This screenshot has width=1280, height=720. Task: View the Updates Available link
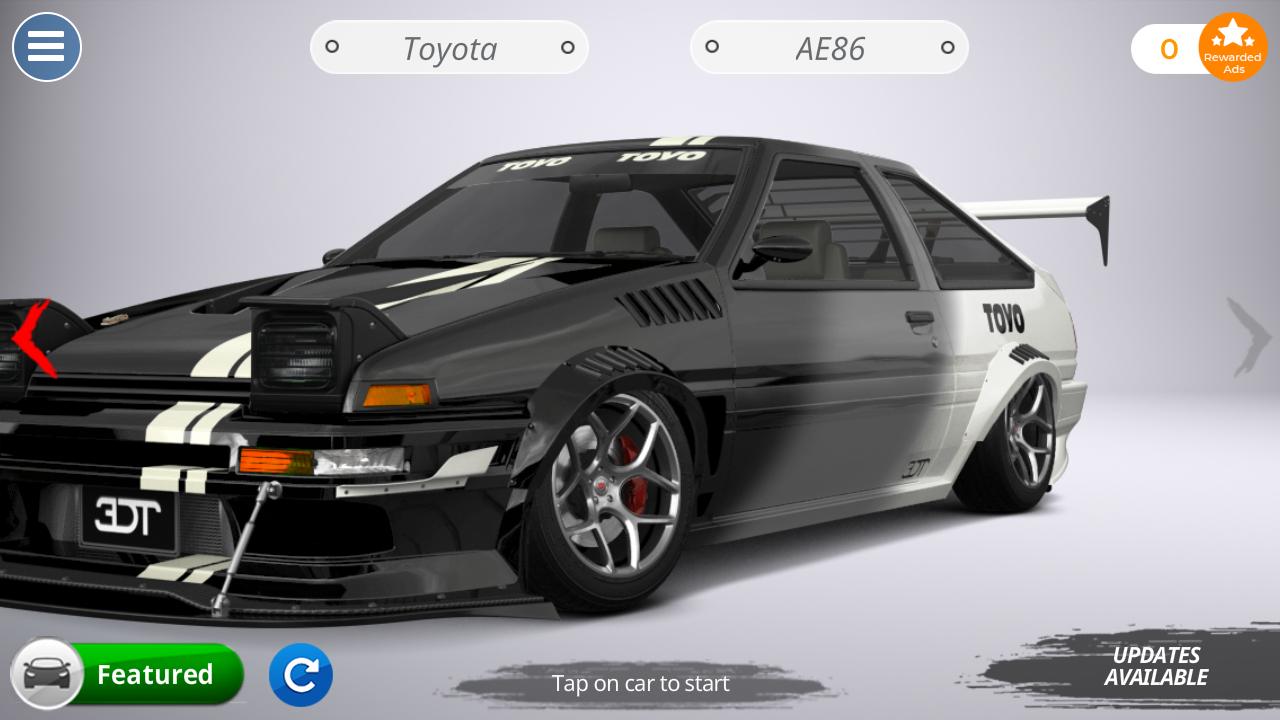[1156, 665]
